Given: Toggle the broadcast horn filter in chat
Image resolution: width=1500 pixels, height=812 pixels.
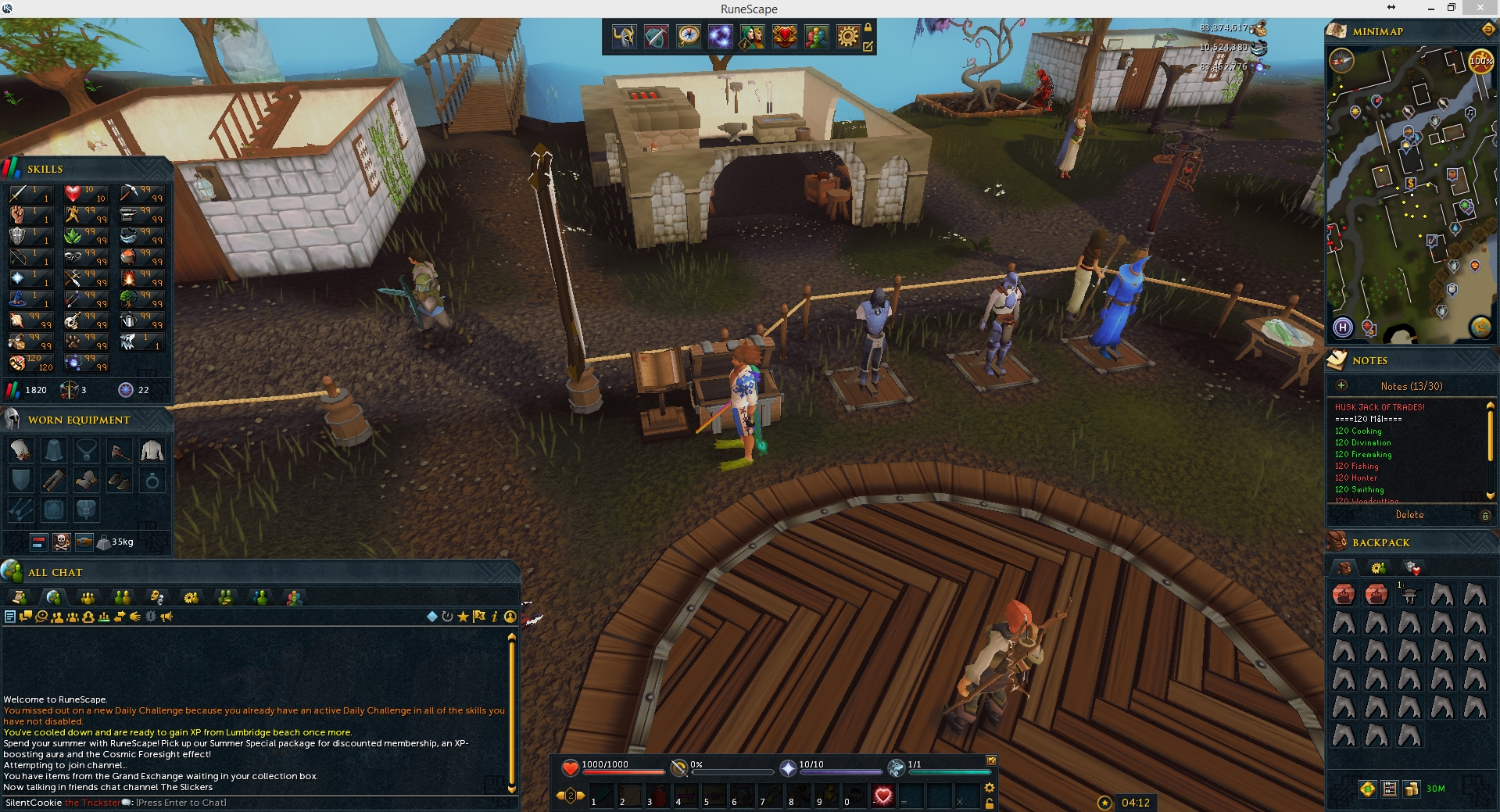Looking at the screenshot, I should click(166, 617).
